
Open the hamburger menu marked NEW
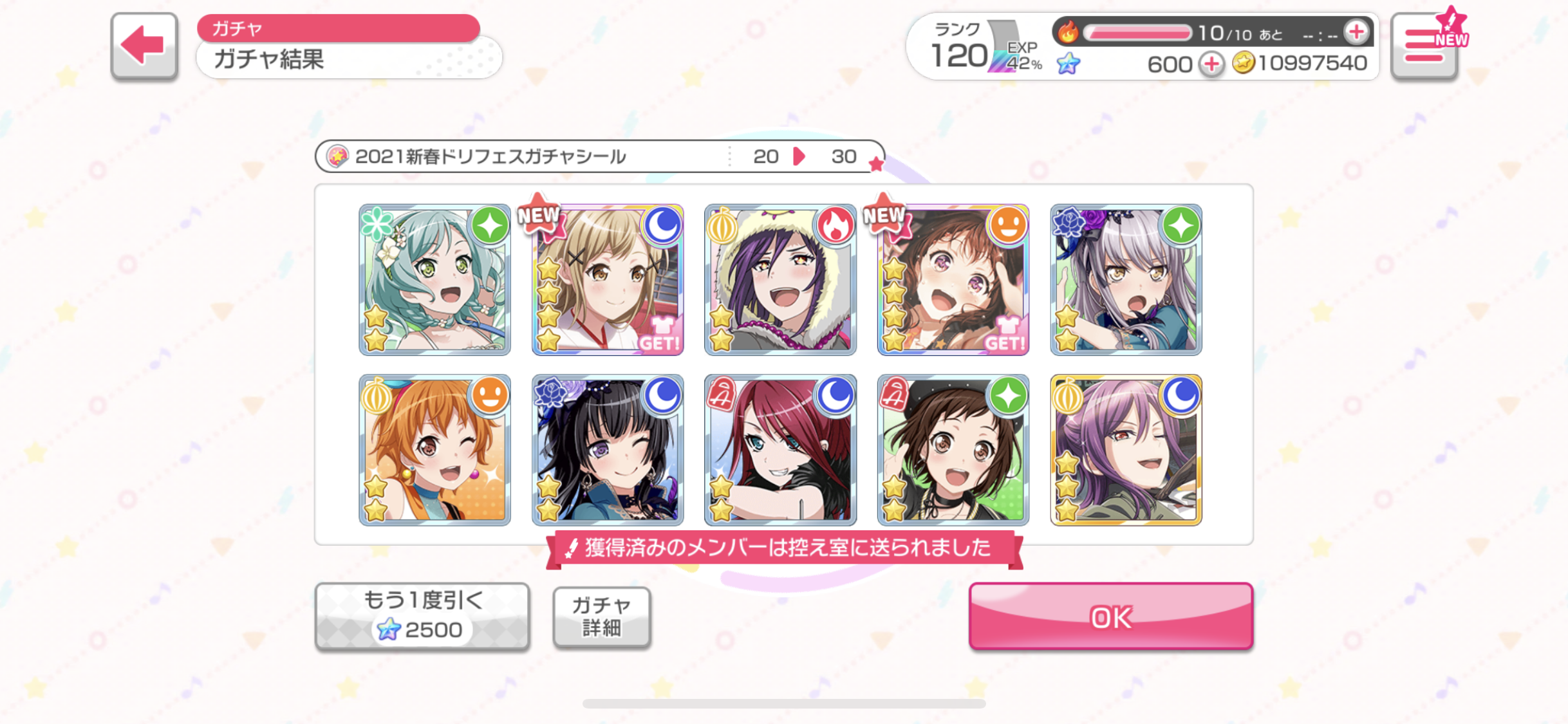point(1424,46)
